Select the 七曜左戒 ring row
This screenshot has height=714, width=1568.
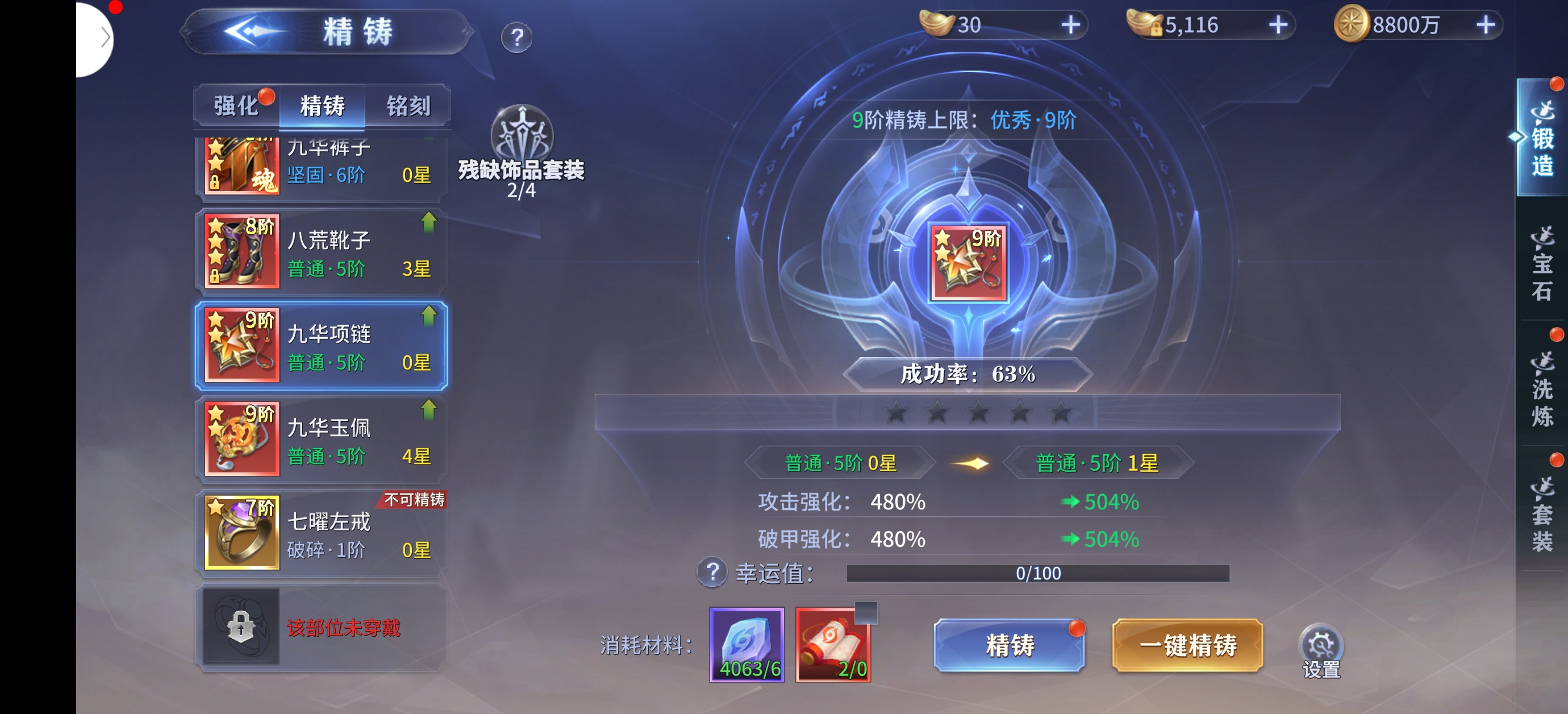point(321,533)
